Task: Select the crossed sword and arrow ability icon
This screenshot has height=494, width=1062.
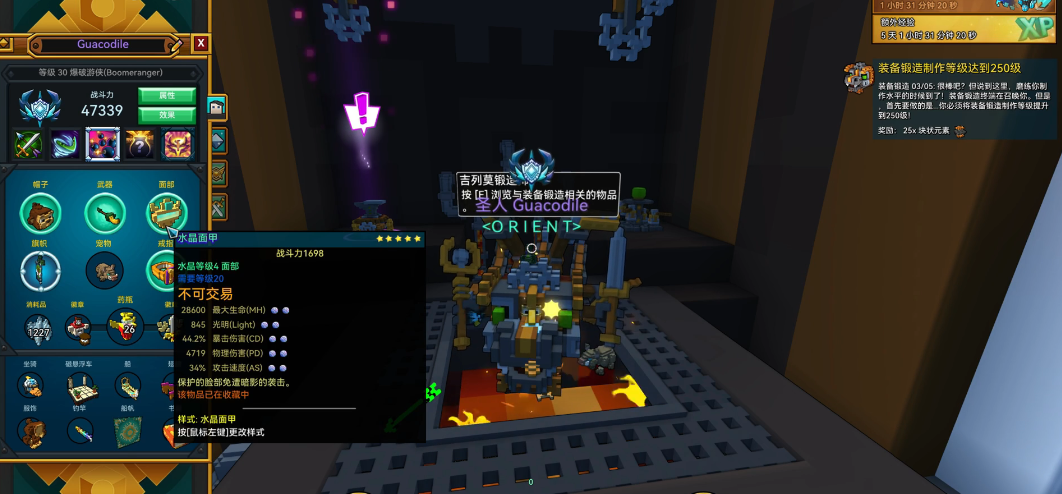Action: coord(27,145)
